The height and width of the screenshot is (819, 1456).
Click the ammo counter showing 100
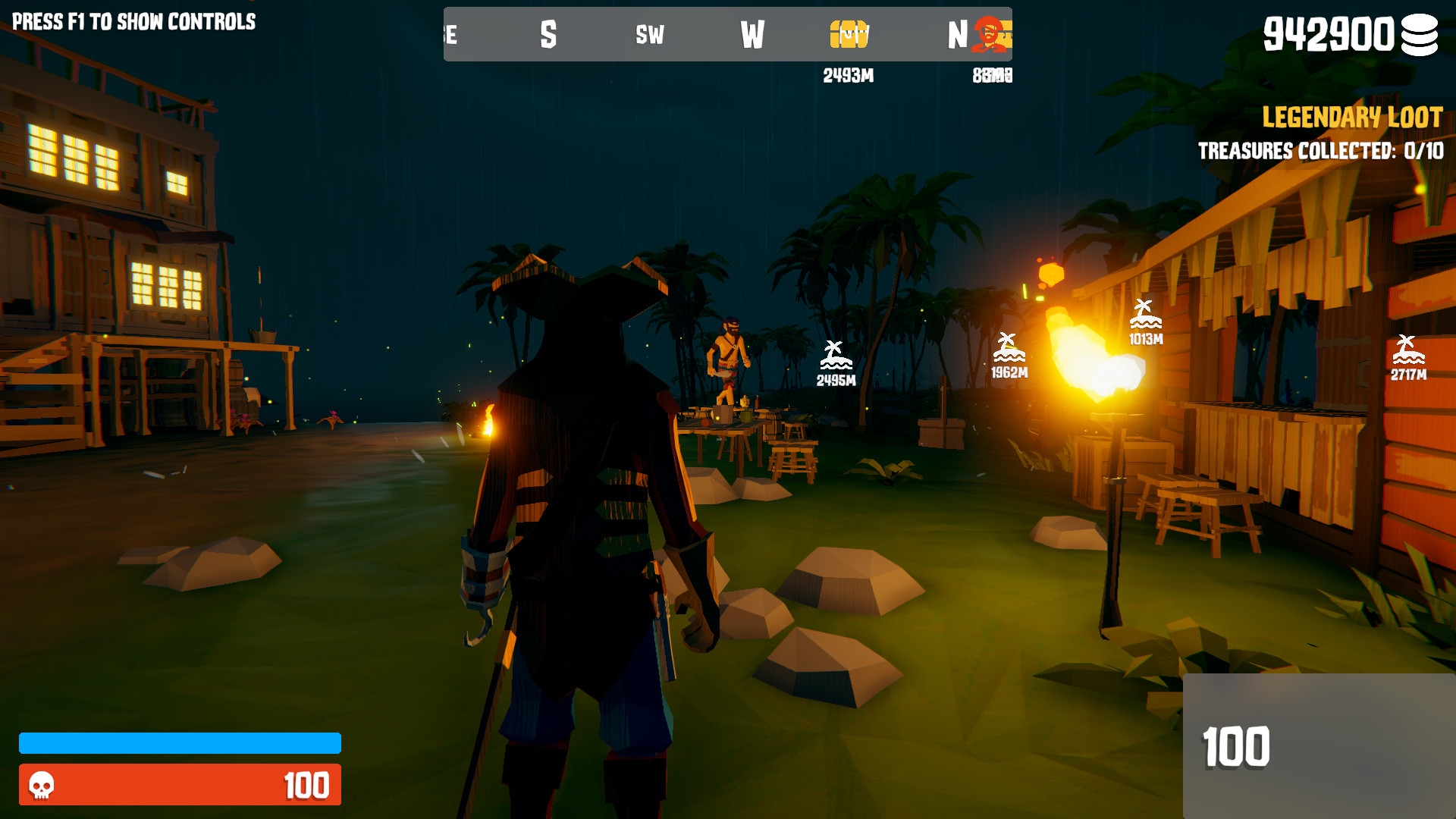point(1236,747)
